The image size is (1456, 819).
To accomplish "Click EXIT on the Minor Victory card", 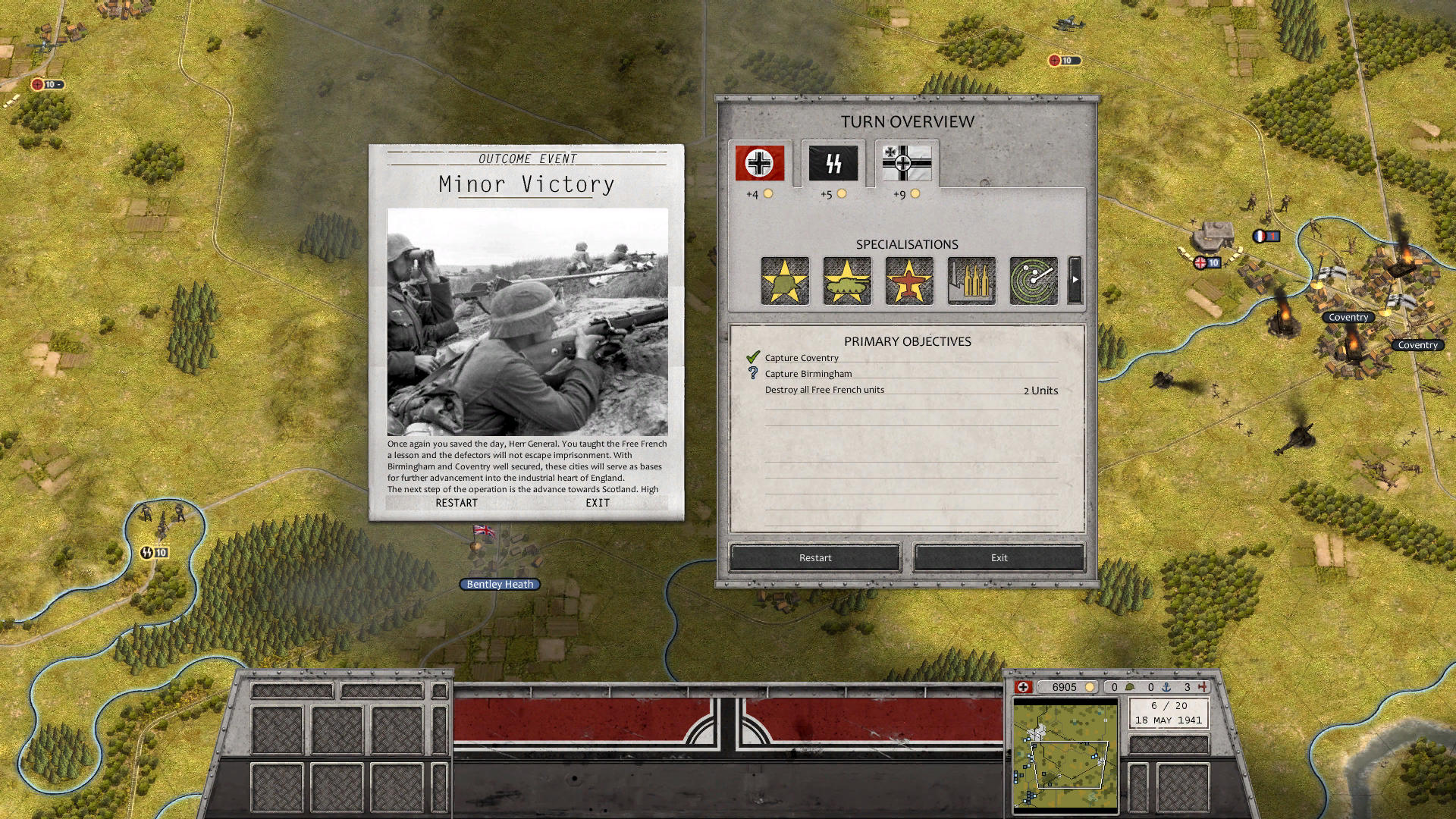I will point(597,503).
